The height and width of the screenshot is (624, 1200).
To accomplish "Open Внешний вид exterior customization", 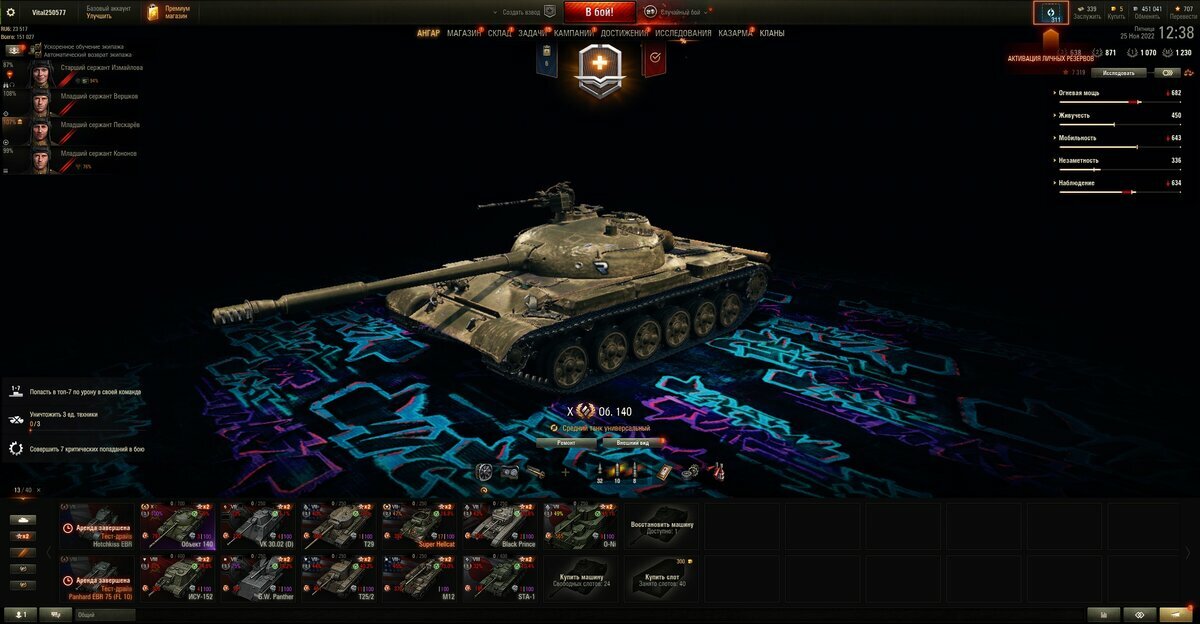I will pos(633,441).
